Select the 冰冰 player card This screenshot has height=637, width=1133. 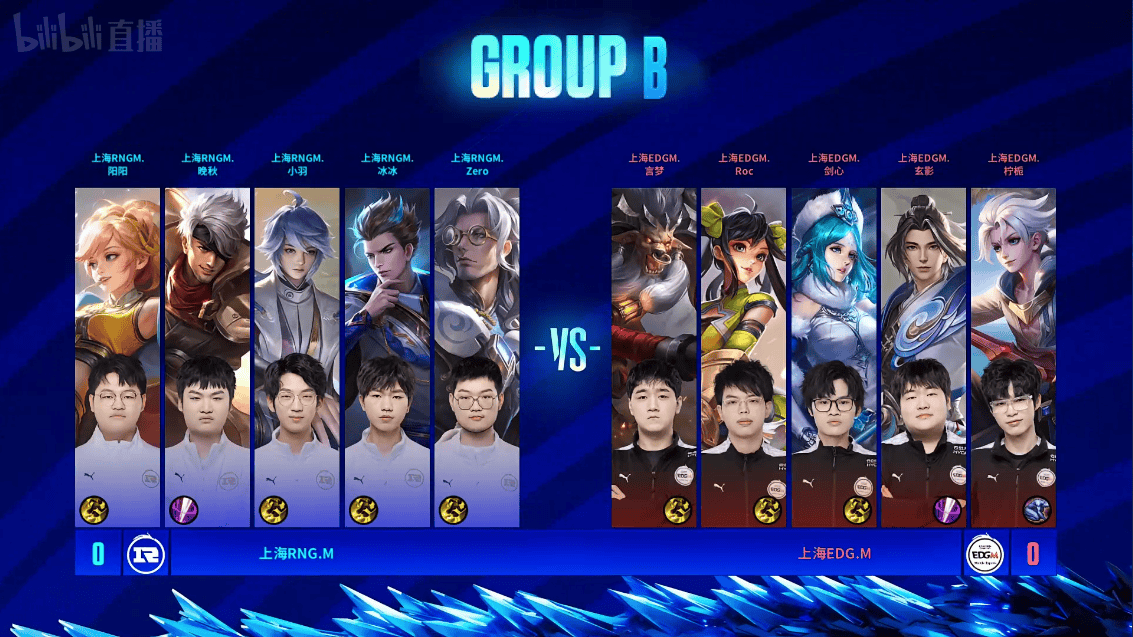(x=387, y=356)
